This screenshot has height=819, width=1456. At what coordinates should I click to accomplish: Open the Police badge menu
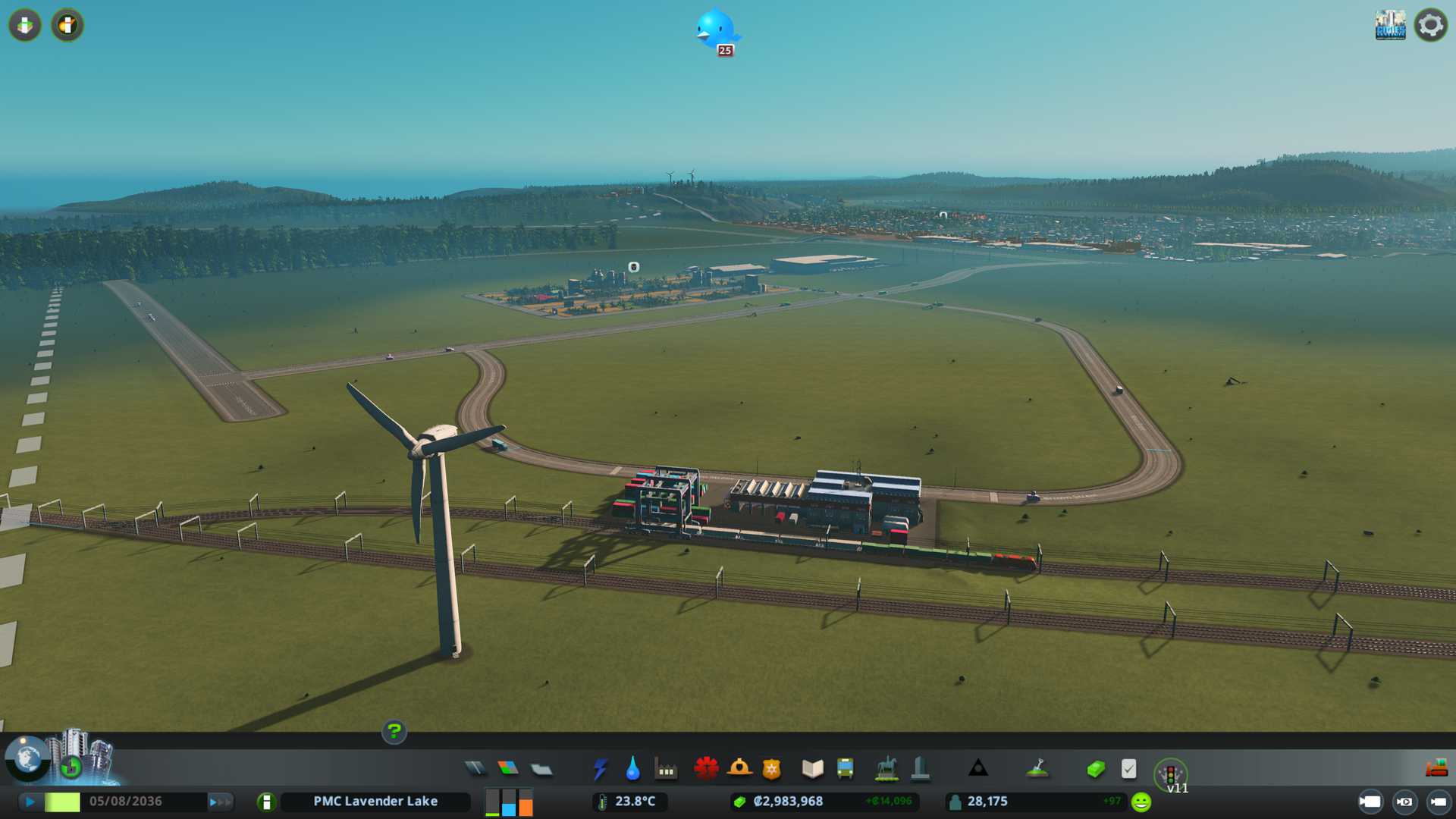click(x=771, y=769)
